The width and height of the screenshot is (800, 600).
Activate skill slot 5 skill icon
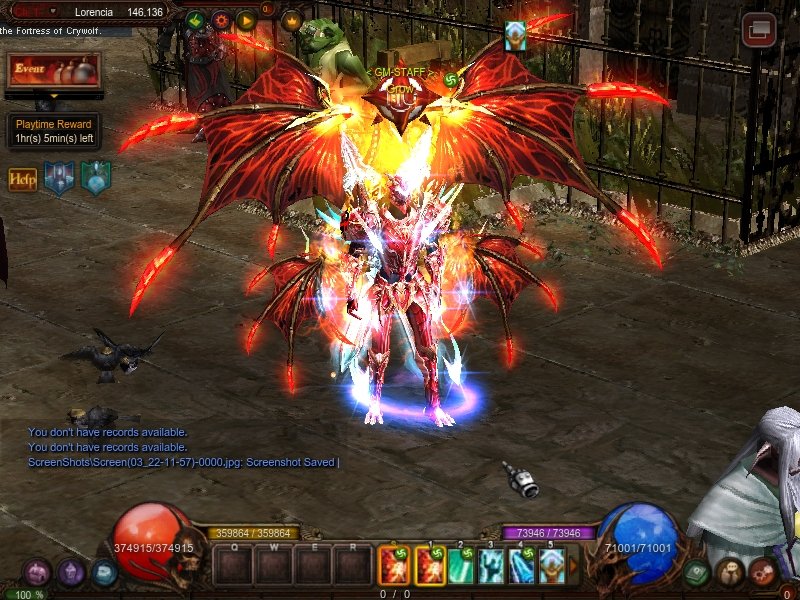tap(551, 567)
